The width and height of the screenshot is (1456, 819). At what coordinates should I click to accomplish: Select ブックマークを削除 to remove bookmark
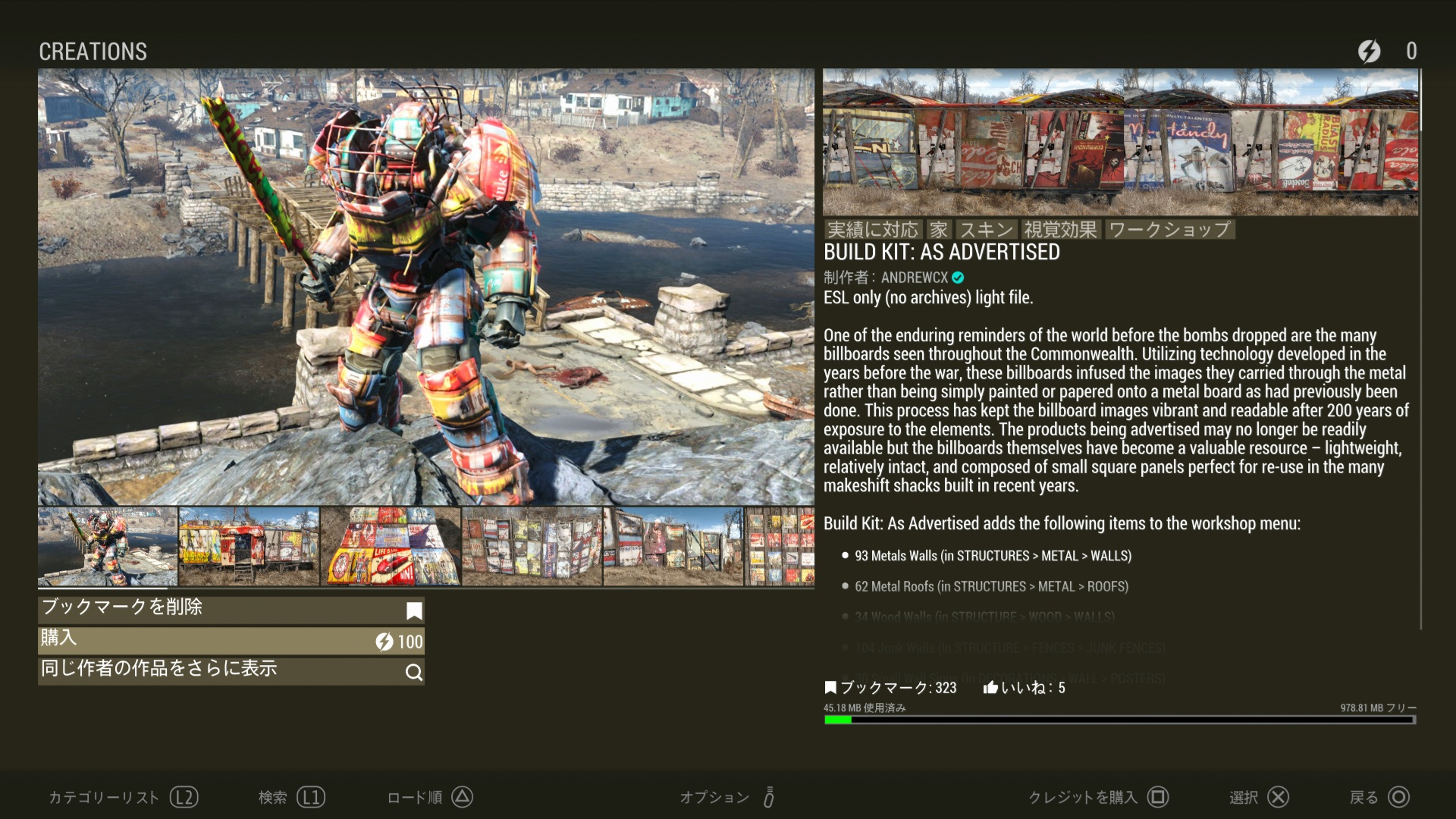(x=231, y=610)
